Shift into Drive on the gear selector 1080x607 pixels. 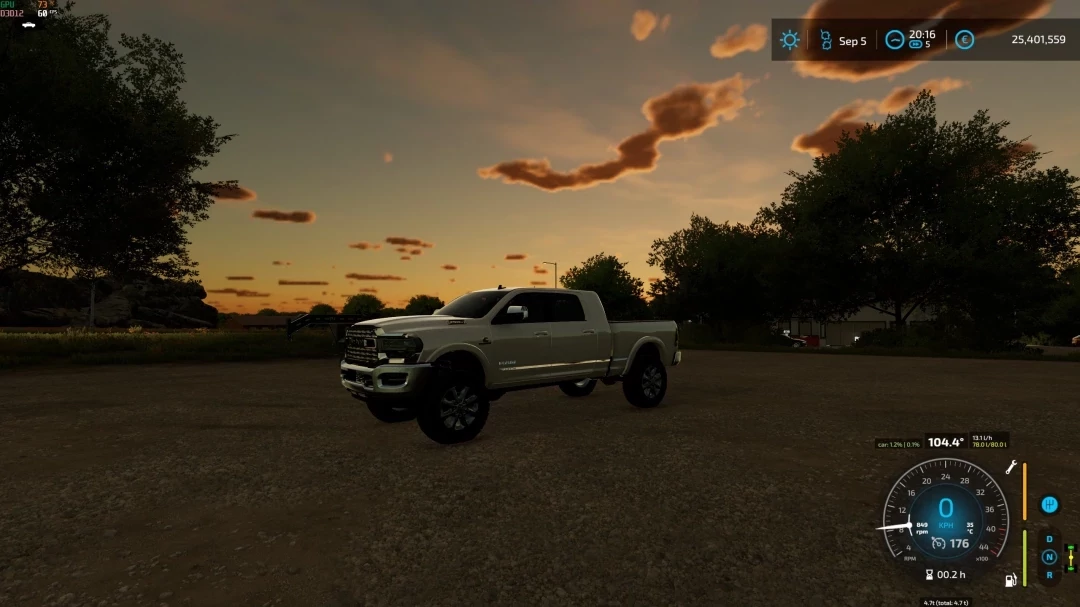(x=1049, y=539)
